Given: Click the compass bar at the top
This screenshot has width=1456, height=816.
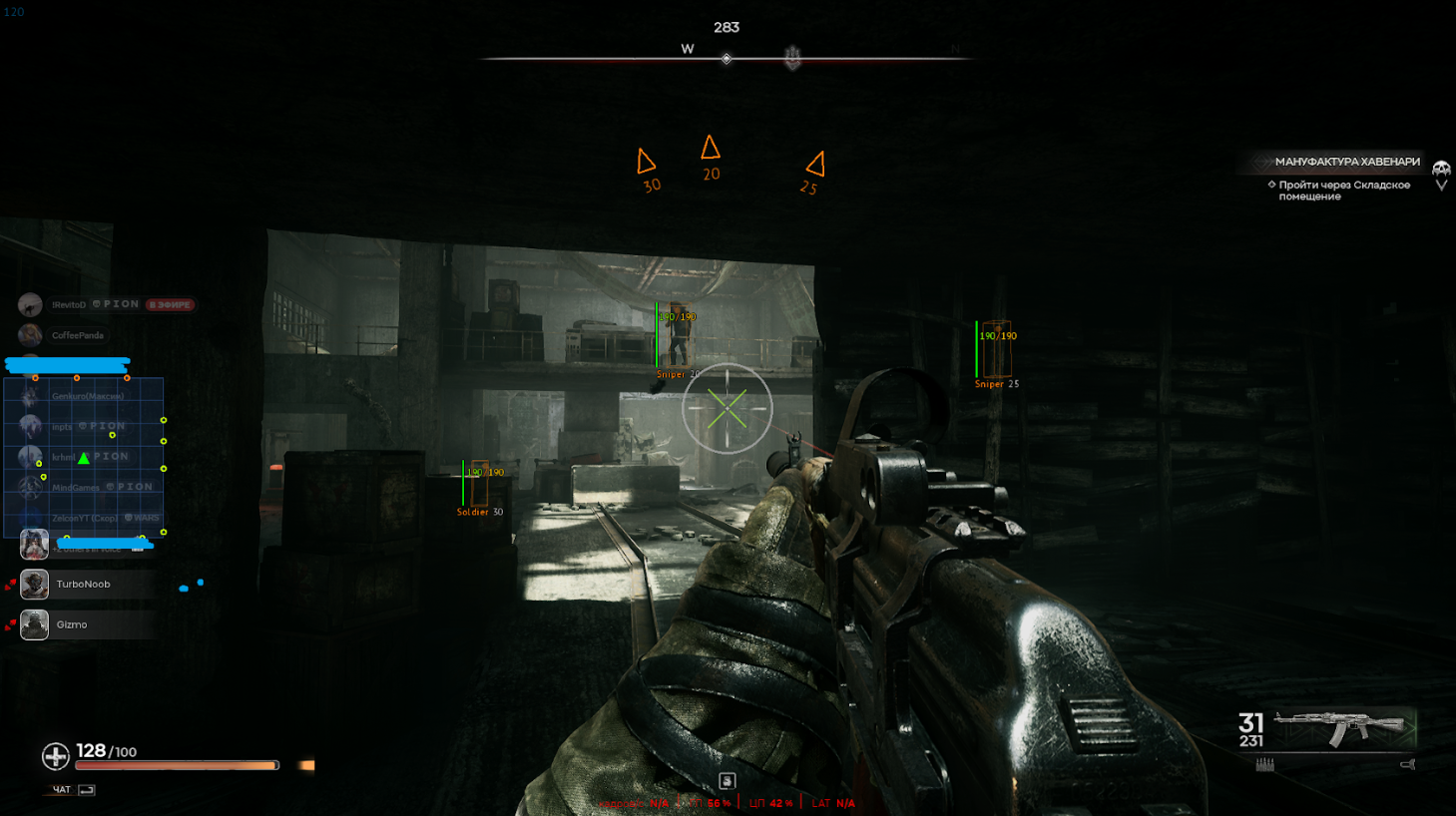Looking at the screenshot, I should pyautogui.click(x=727, y=59).
